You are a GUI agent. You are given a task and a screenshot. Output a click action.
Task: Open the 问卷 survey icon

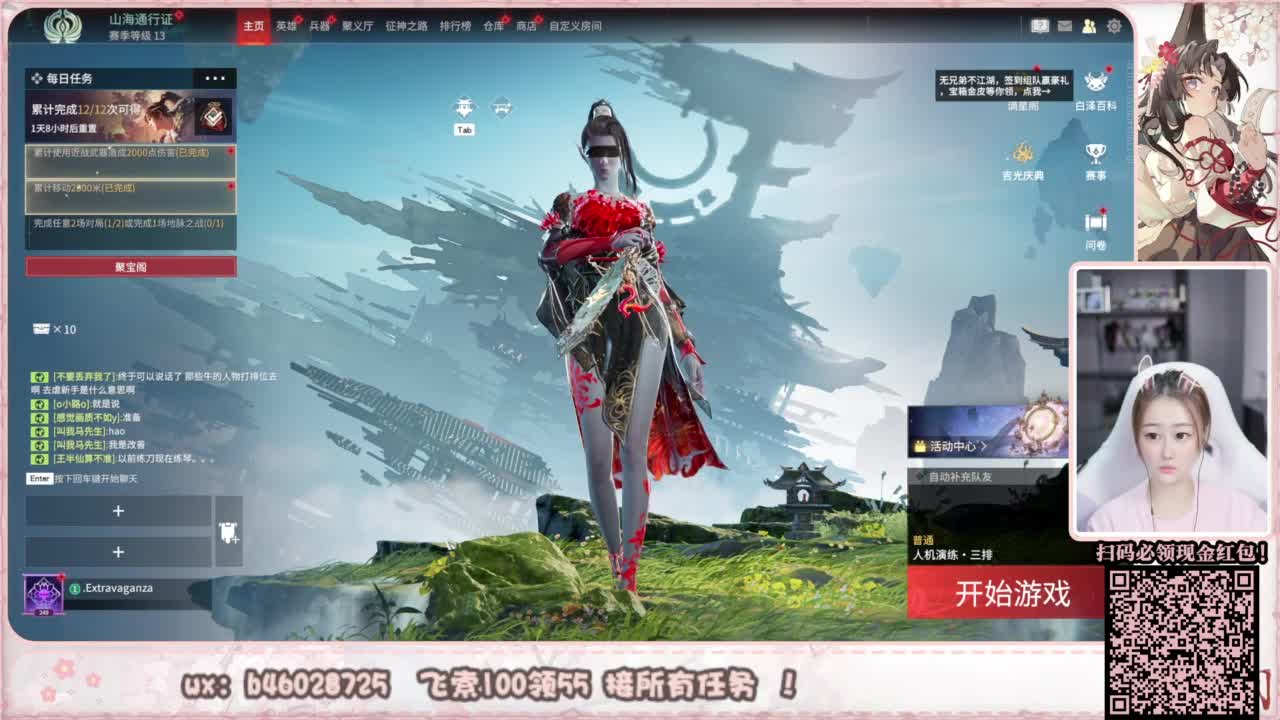[x=1093, y=222]
